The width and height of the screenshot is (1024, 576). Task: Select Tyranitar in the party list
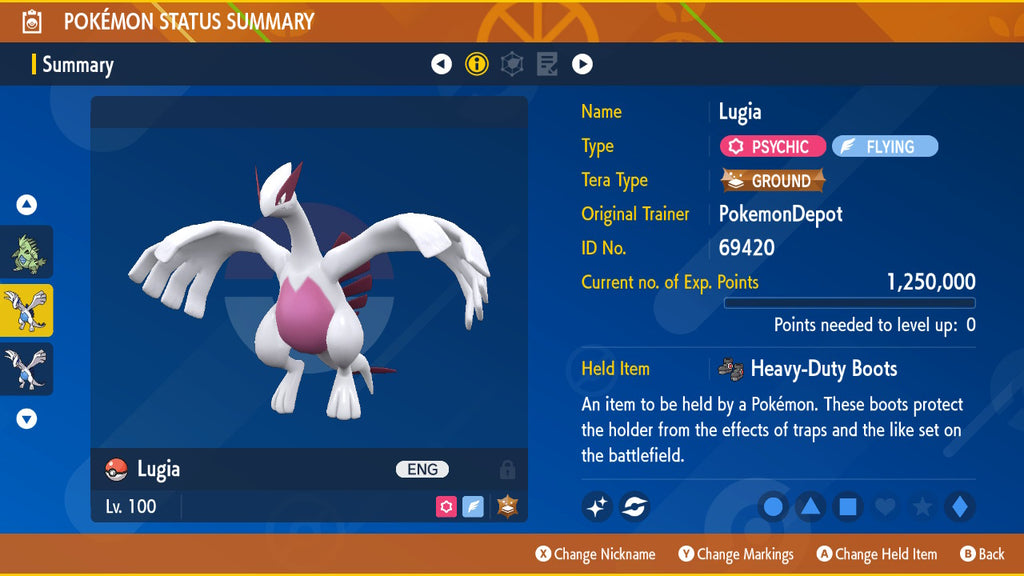27,252
